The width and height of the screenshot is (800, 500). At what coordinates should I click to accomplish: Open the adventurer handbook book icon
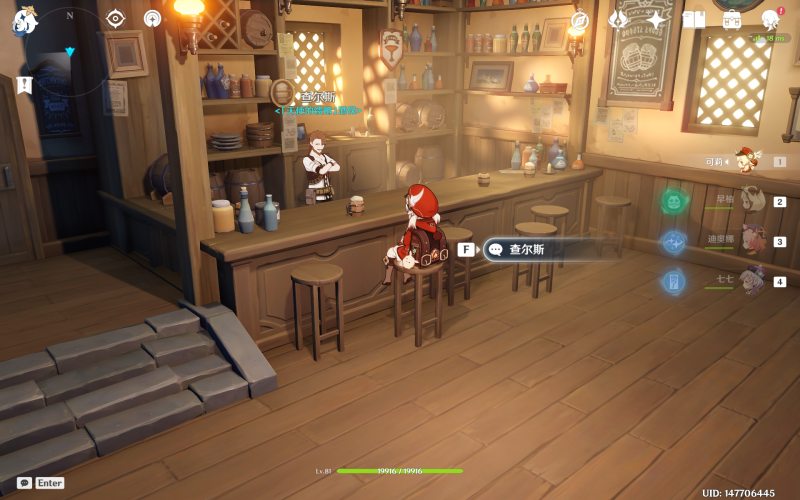694,20
